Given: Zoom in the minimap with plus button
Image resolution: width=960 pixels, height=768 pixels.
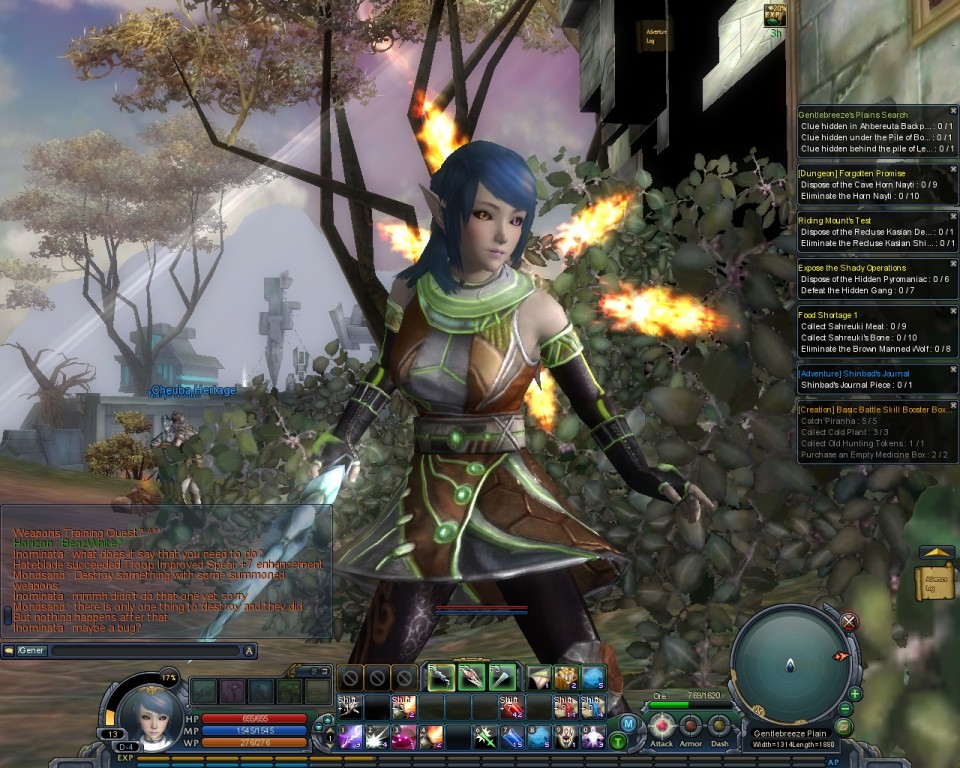Looking at the screenshot, I should [x=854, y=694].
